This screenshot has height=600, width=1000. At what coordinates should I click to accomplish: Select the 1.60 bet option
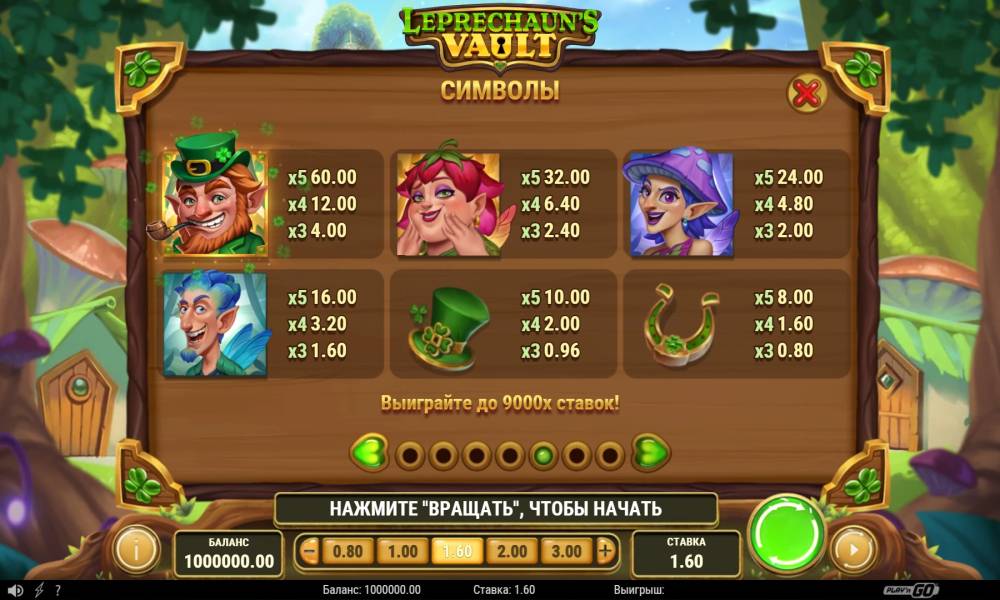(456, 550)
